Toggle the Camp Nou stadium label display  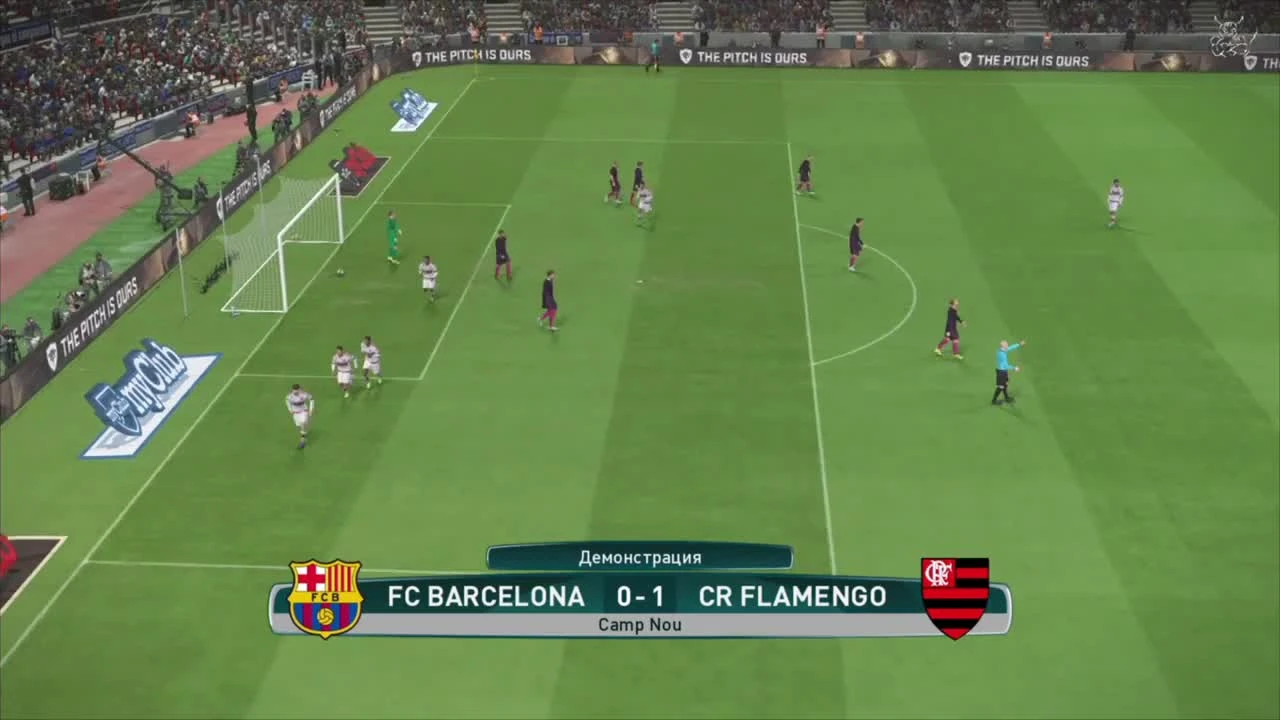pos(639,624)
